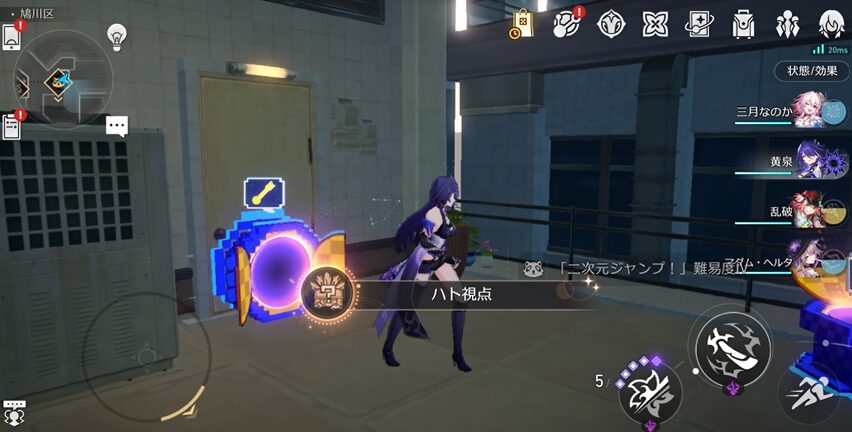Open the team lineup icon
The width and height of the screenshot is (852, 432).
tap(787, 24)
